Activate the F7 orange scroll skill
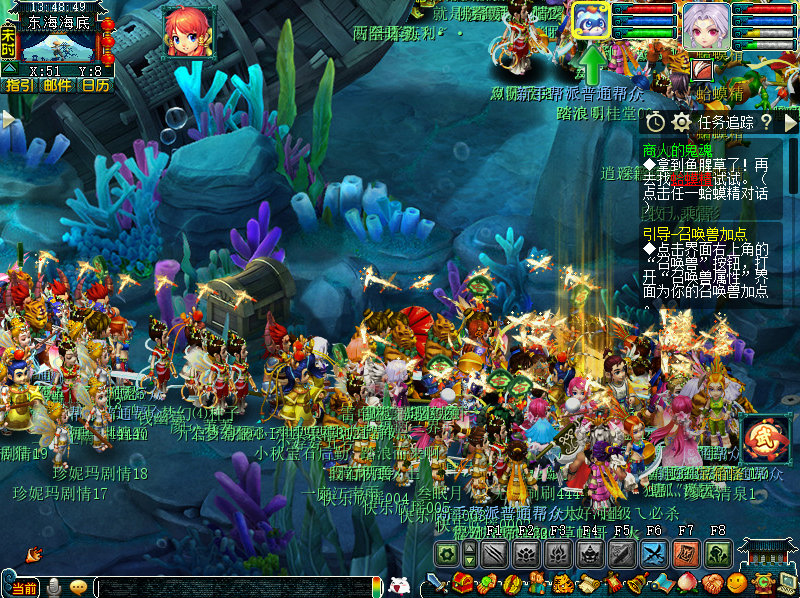 [x=686, y=554]
